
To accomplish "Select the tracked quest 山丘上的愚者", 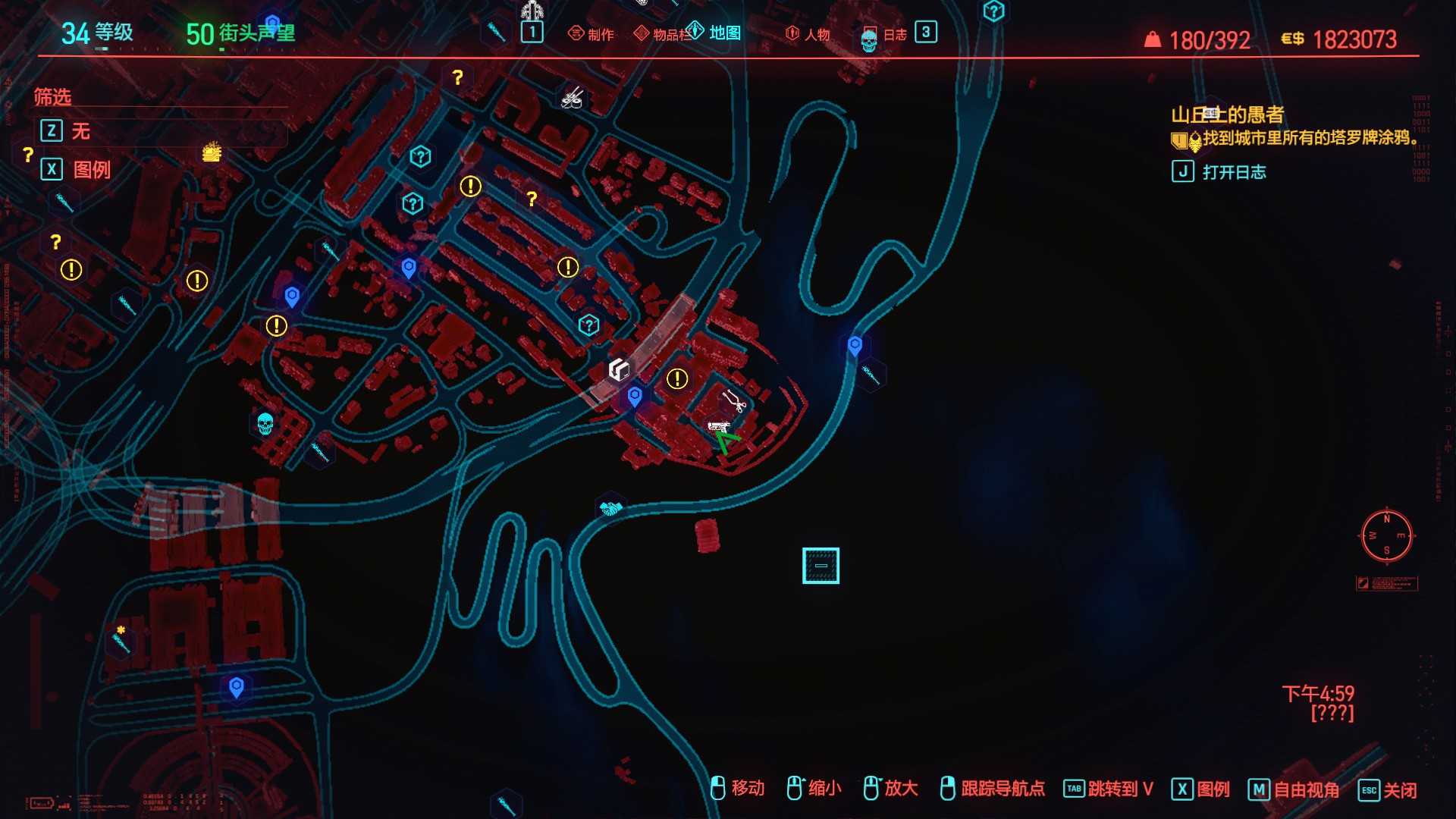I will [x=1227, y=115].
